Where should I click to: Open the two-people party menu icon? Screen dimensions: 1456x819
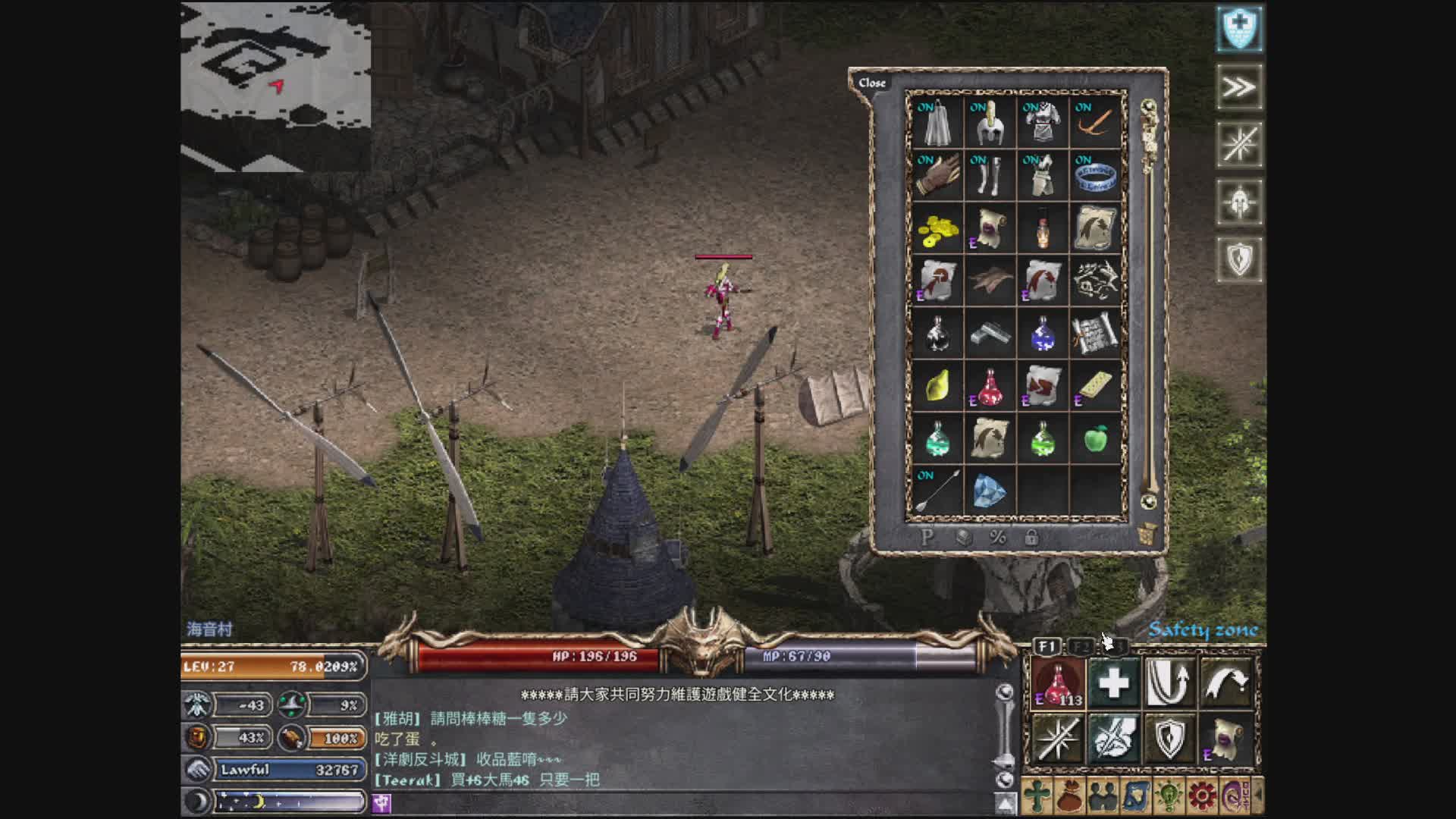coord(1103,796)
